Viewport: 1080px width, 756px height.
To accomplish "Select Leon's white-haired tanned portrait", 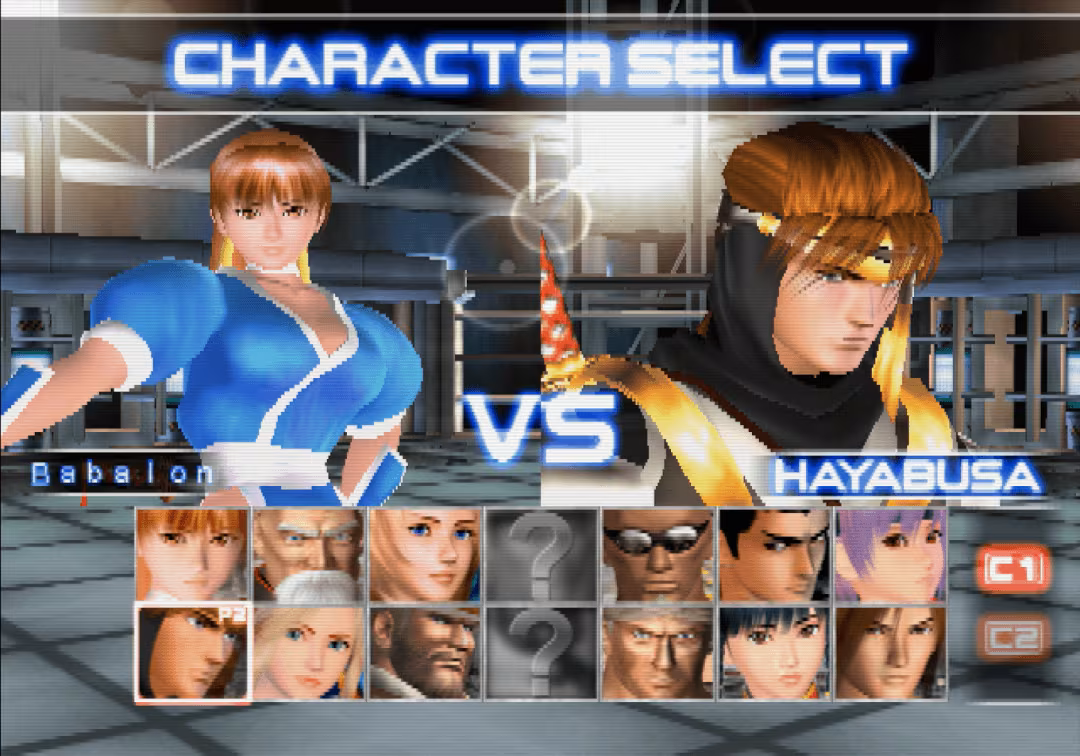I will [x=658, y=652].
